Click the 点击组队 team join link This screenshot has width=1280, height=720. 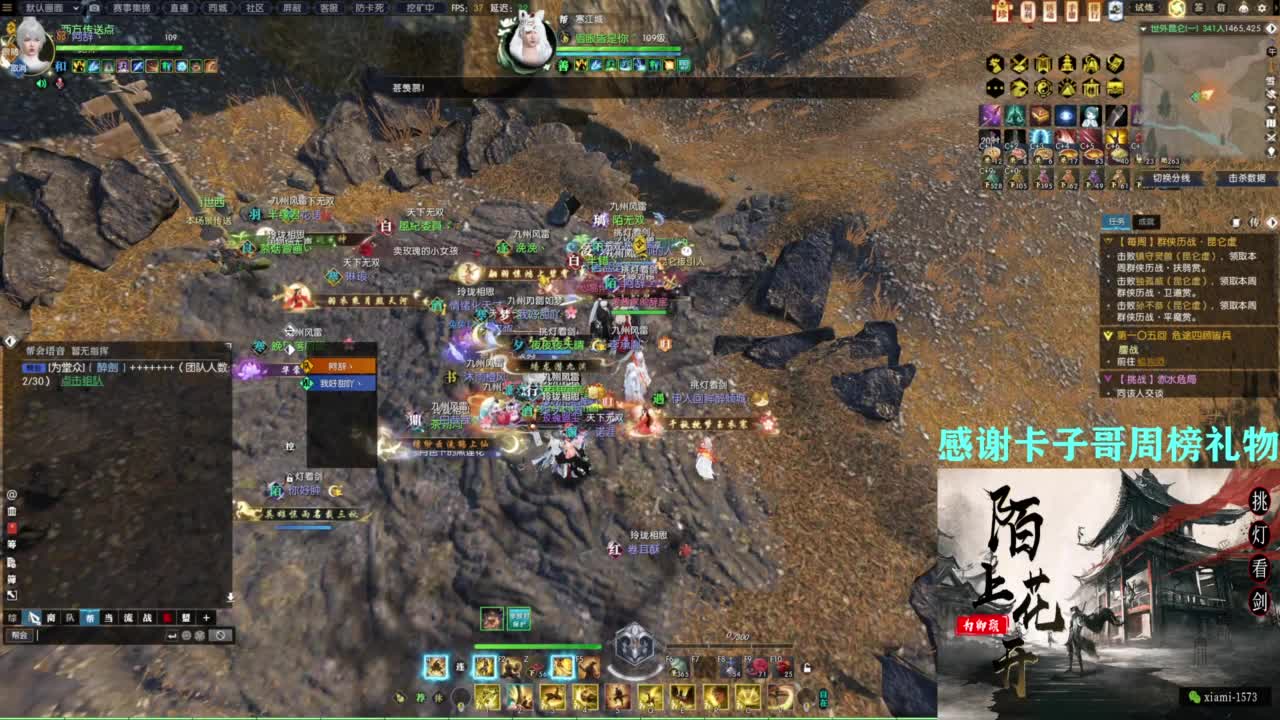coord(83,380)
